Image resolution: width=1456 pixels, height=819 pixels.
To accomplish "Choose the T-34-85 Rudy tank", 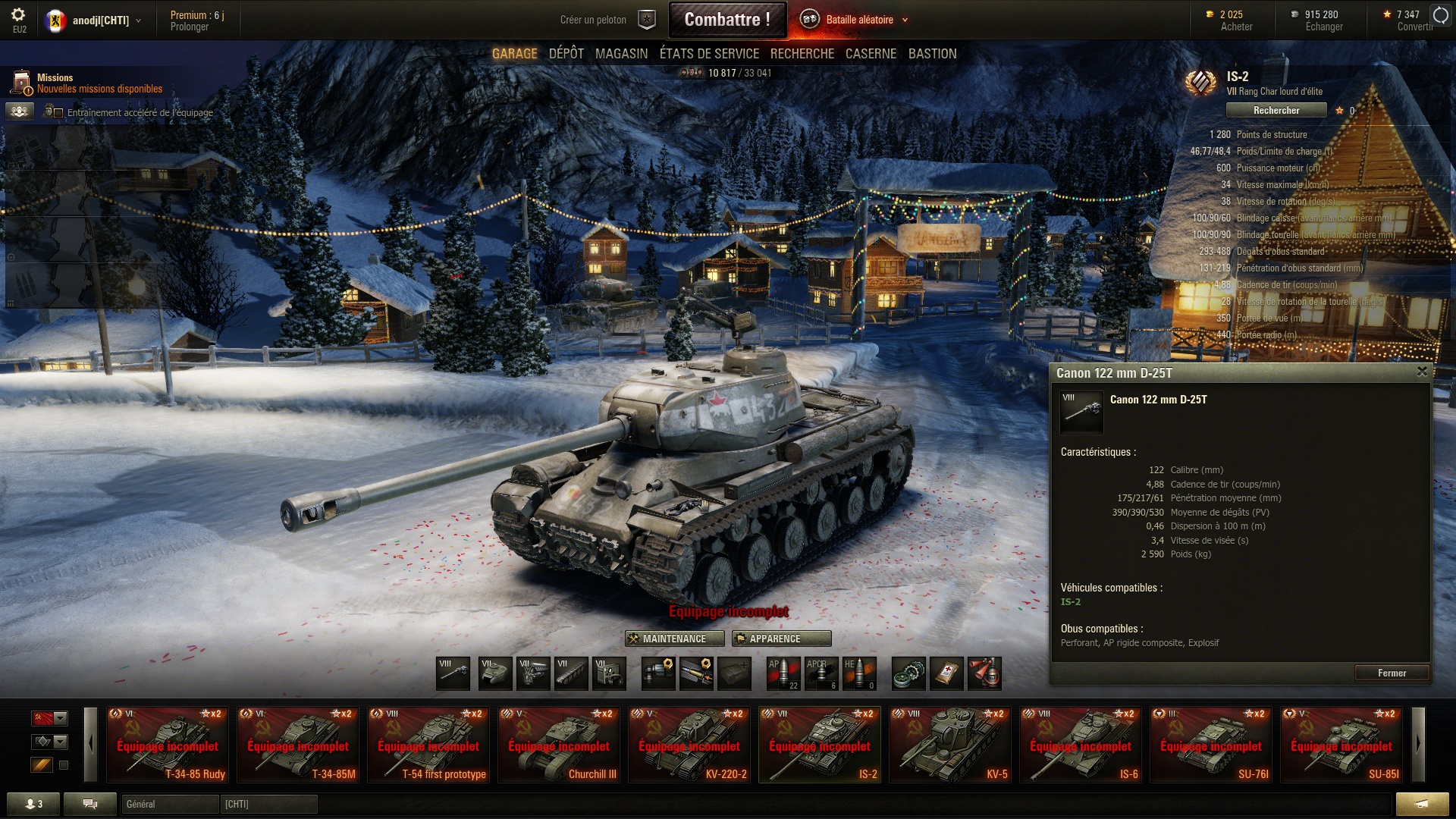I will (168, 744).
